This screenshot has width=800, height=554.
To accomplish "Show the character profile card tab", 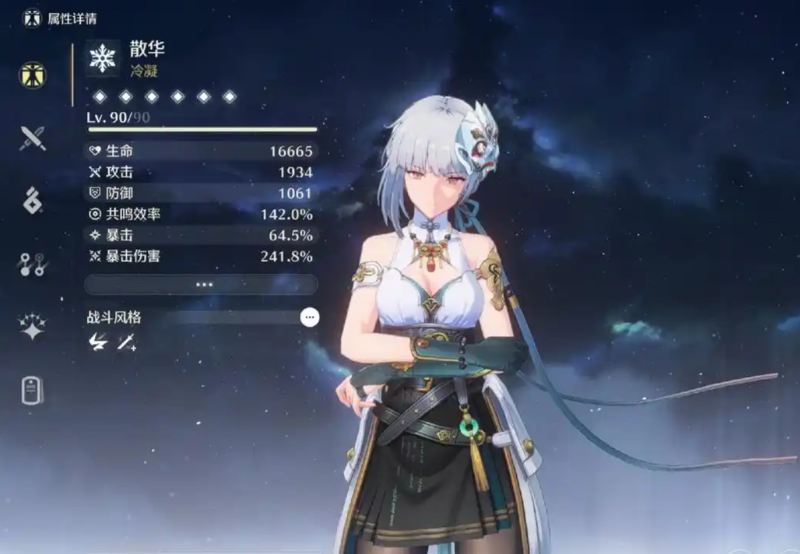I will [x=33, y=391].
